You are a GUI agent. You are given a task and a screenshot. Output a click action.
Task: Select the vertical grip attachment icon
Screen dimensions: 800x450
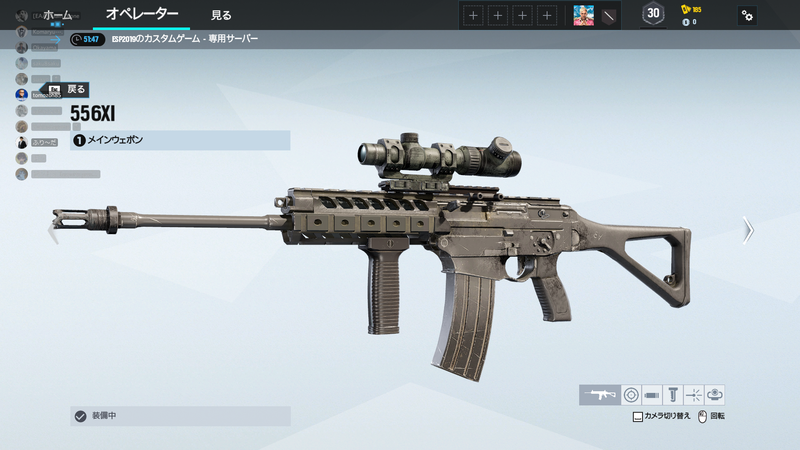coord(672,395)
